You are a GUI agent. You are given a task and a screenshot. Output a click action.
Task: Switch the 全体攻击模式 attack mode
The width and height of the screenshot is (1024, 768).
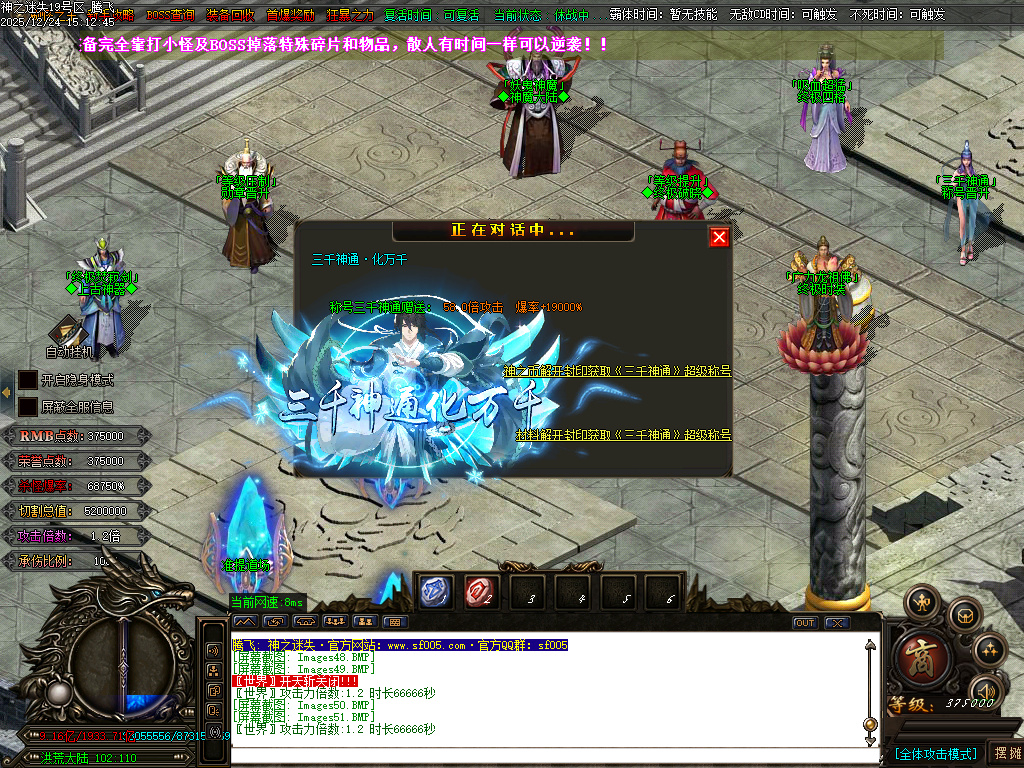[x=935, y=753]
